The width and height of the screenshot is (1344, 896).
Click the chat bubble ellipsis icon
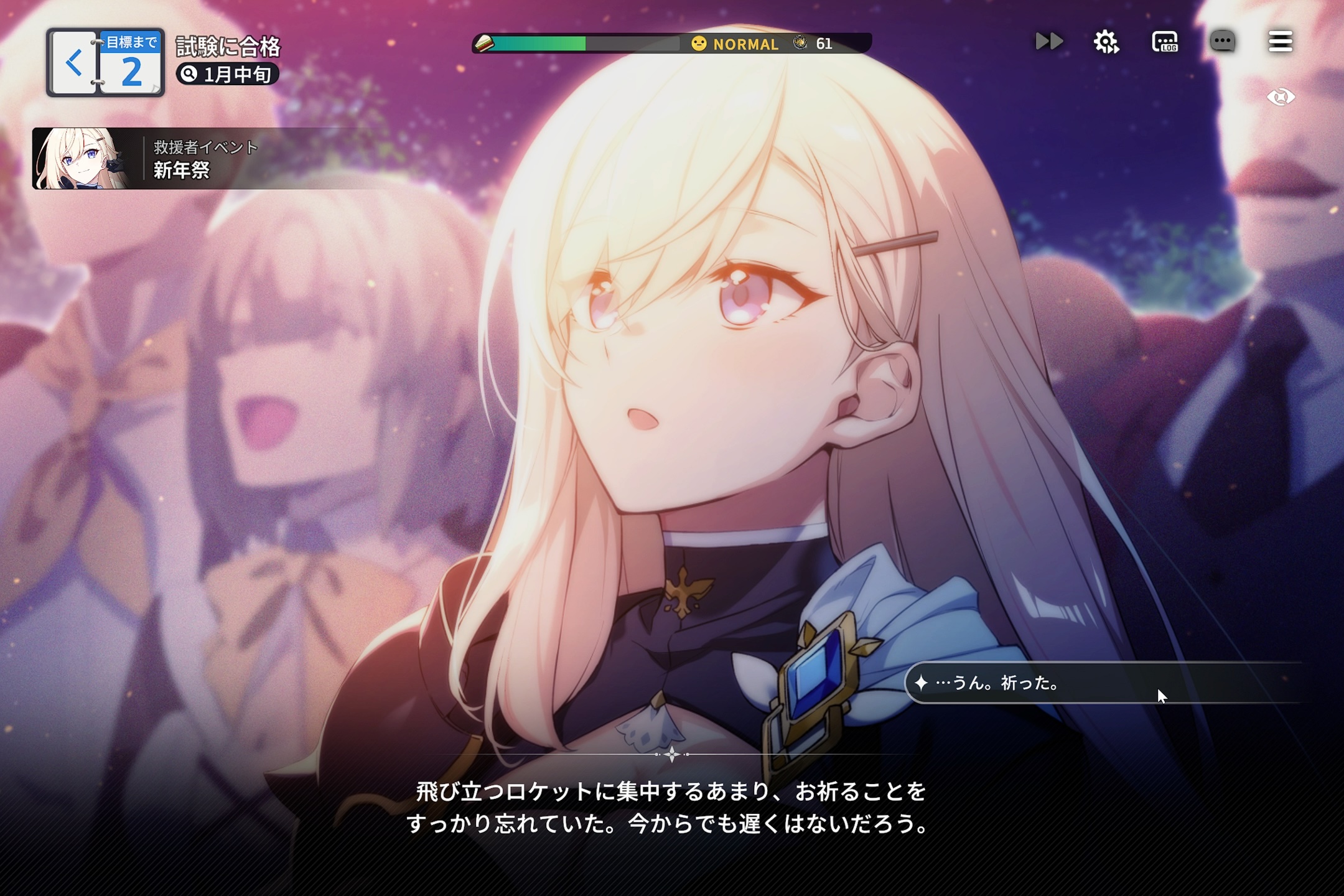click(x=1223, y=42)
